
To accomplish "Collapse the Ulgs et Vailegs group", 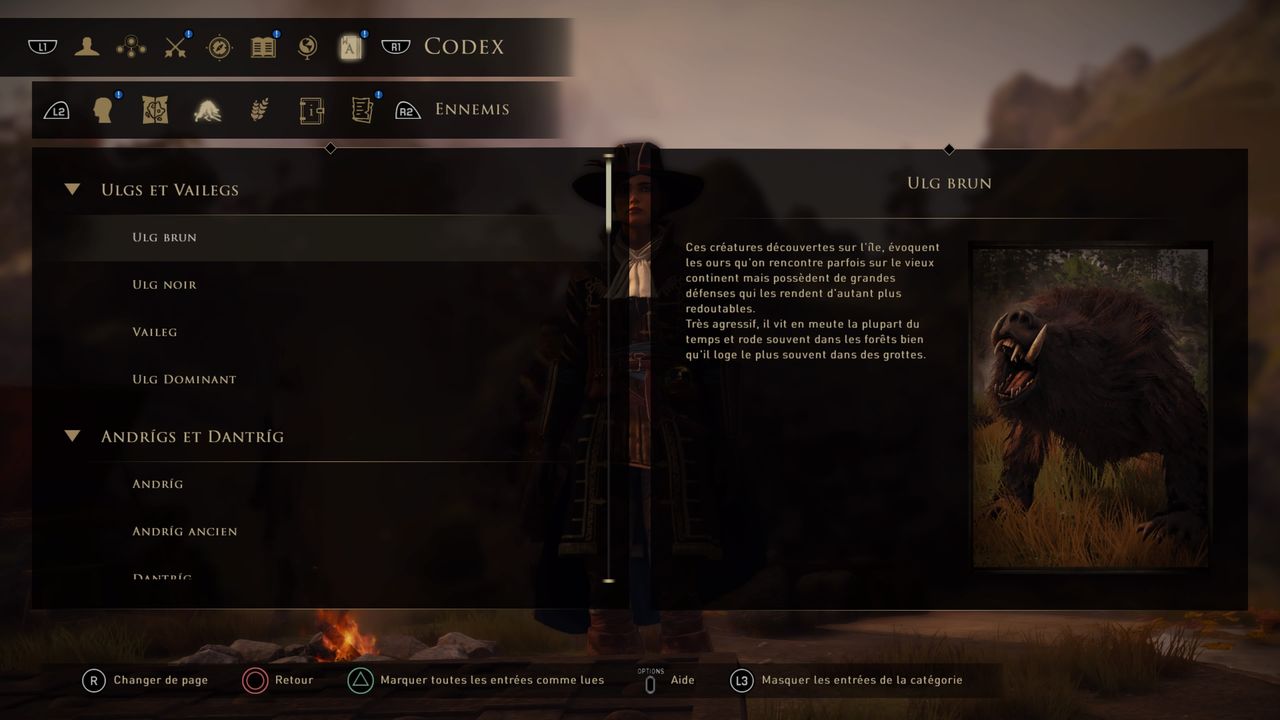I will click(x=72, y=189).
